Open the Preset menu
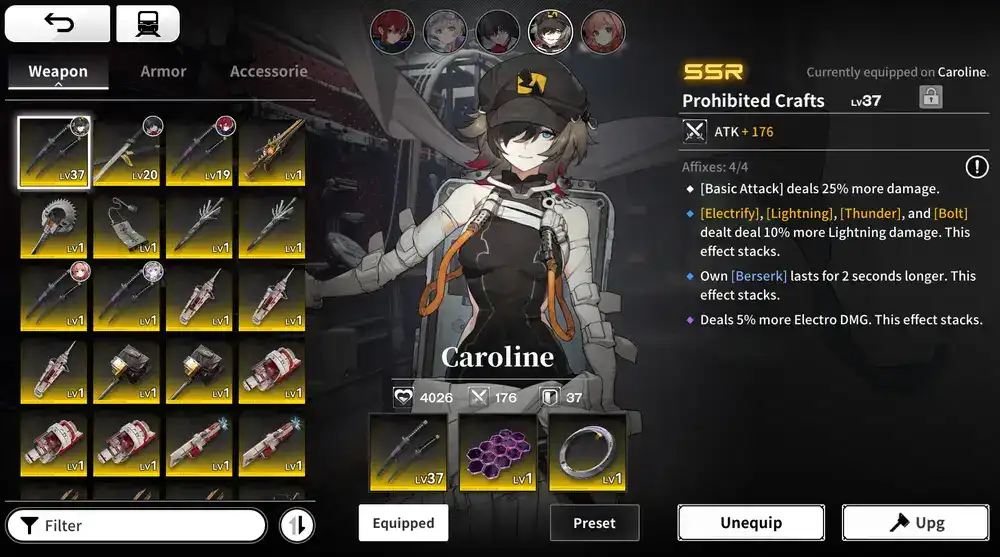The height and width of the screenshot is (557, 1000). (594, 523)
